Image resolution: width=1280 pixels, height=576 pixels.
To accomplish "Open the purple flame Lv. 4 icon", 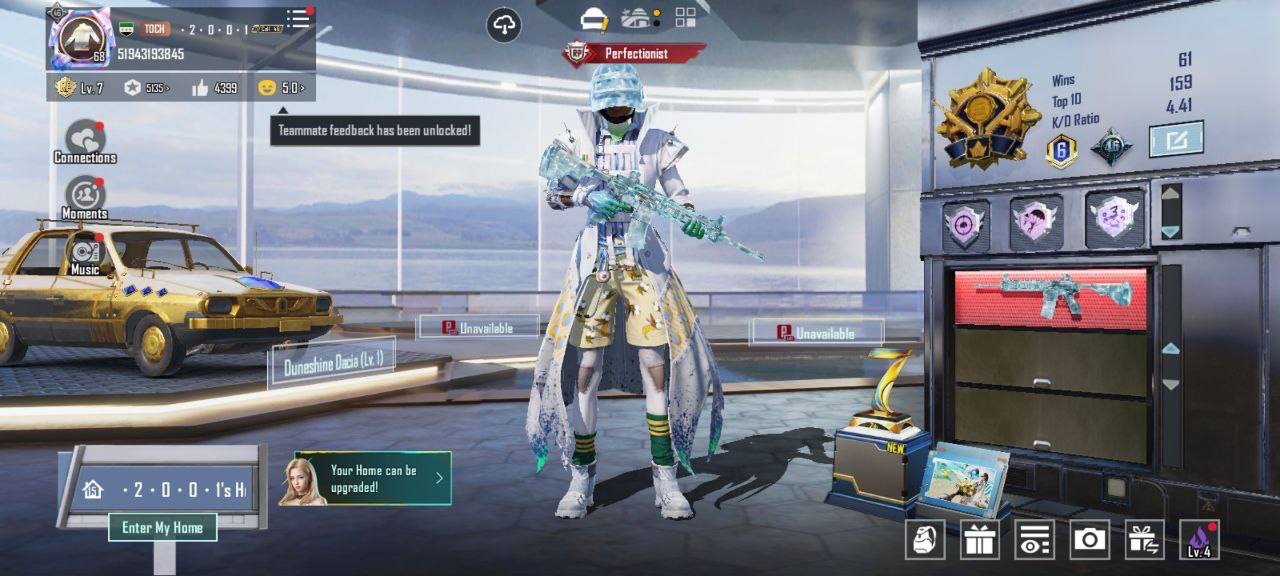I will [1199, 540].
